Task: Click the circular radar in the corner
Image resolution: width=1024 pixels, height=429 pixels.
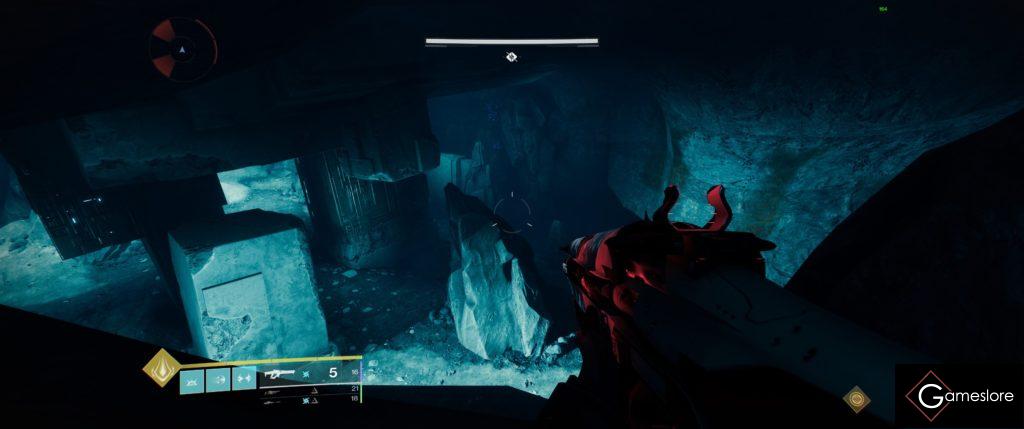Action: (x=182, y=47)
